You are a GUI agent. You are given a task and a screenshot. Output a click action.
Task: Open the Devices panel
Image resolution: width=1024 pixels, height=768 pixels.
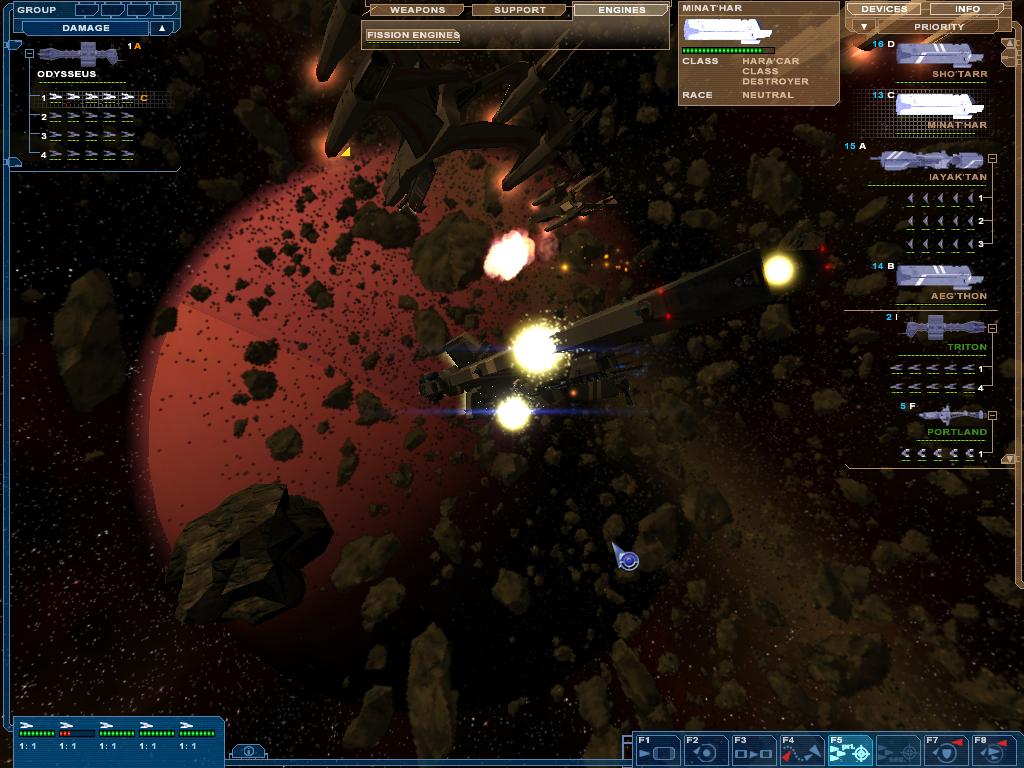tap(884, 9)
